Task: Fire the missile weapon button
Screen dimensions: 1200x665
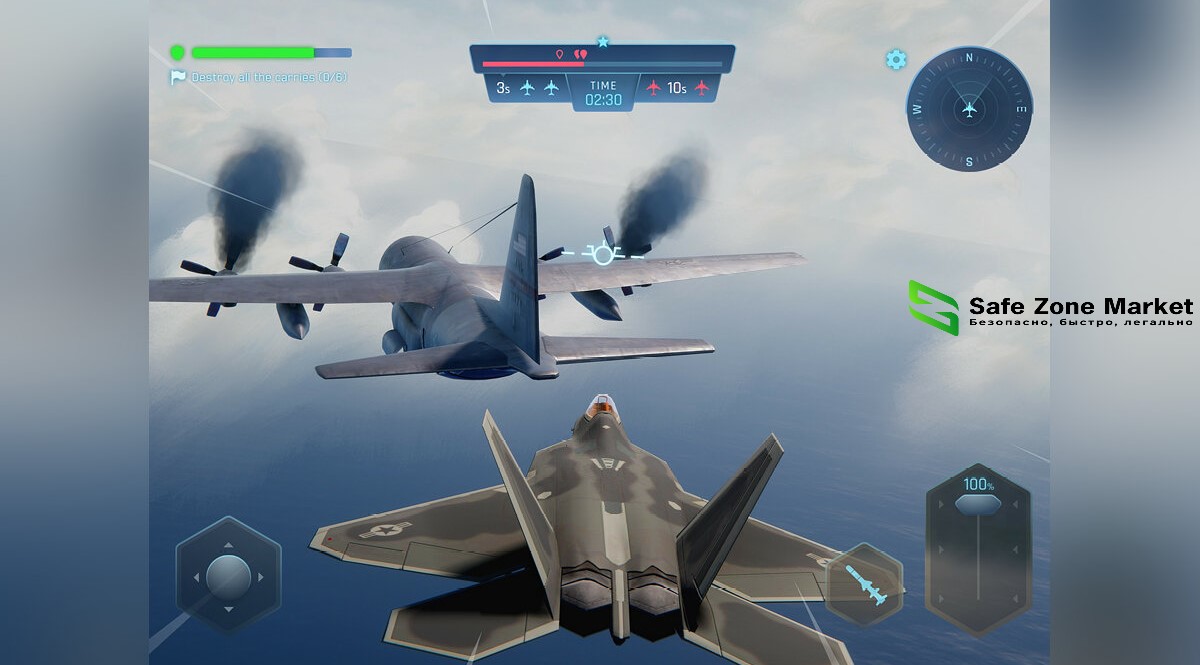Action: (864, 584)
